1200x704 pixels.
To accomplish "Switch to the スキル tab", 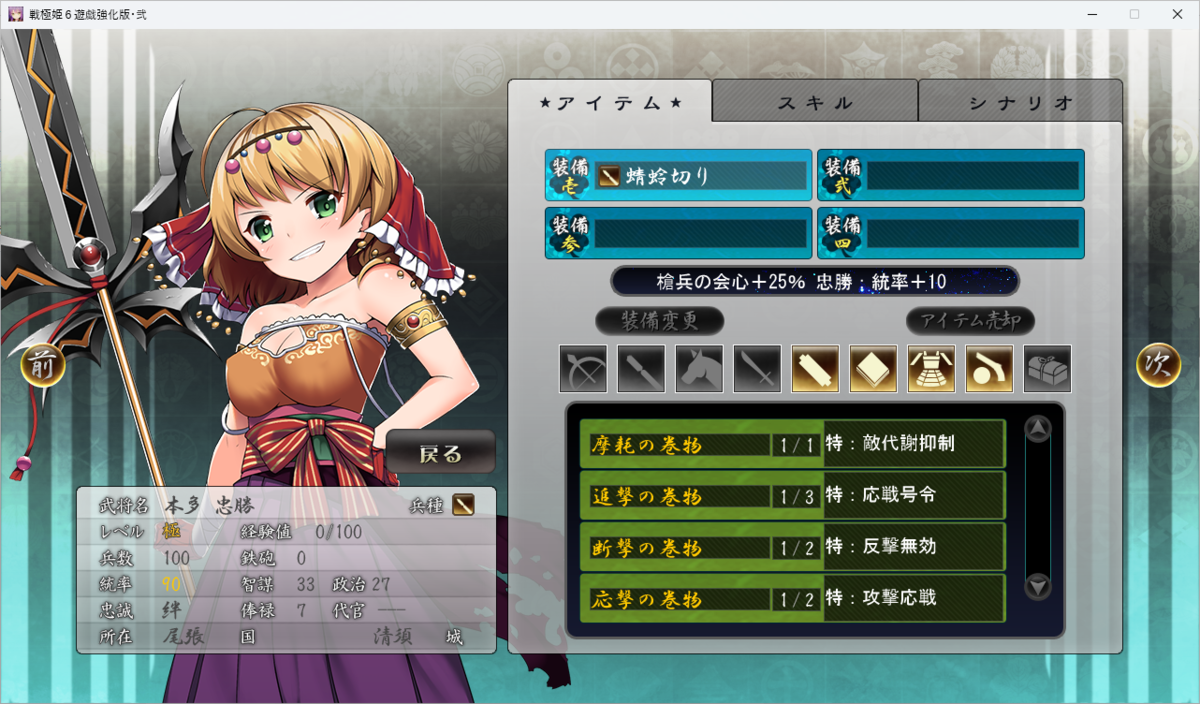I will pyautogui.click(x=815, y=102).
